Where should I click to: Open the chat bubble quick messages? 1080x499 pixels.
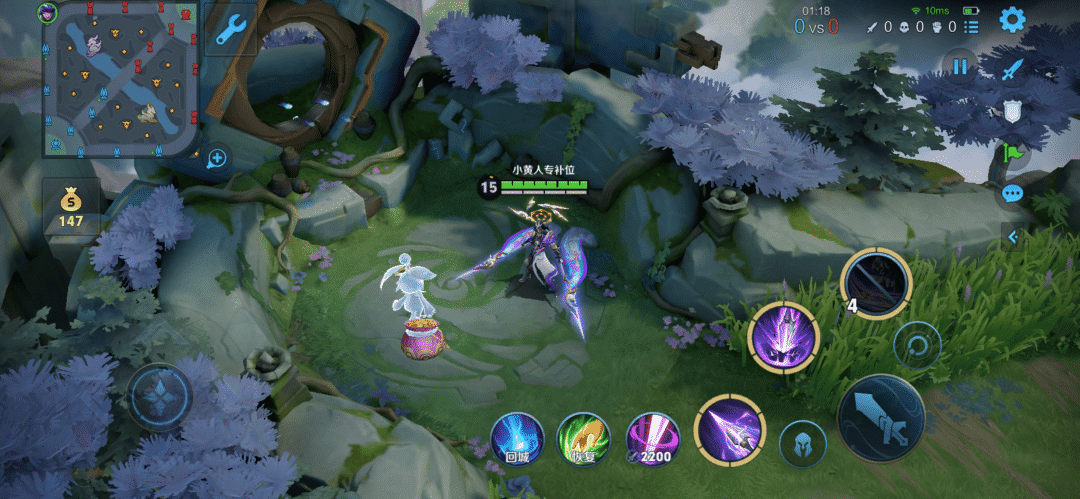(1013, 194)
